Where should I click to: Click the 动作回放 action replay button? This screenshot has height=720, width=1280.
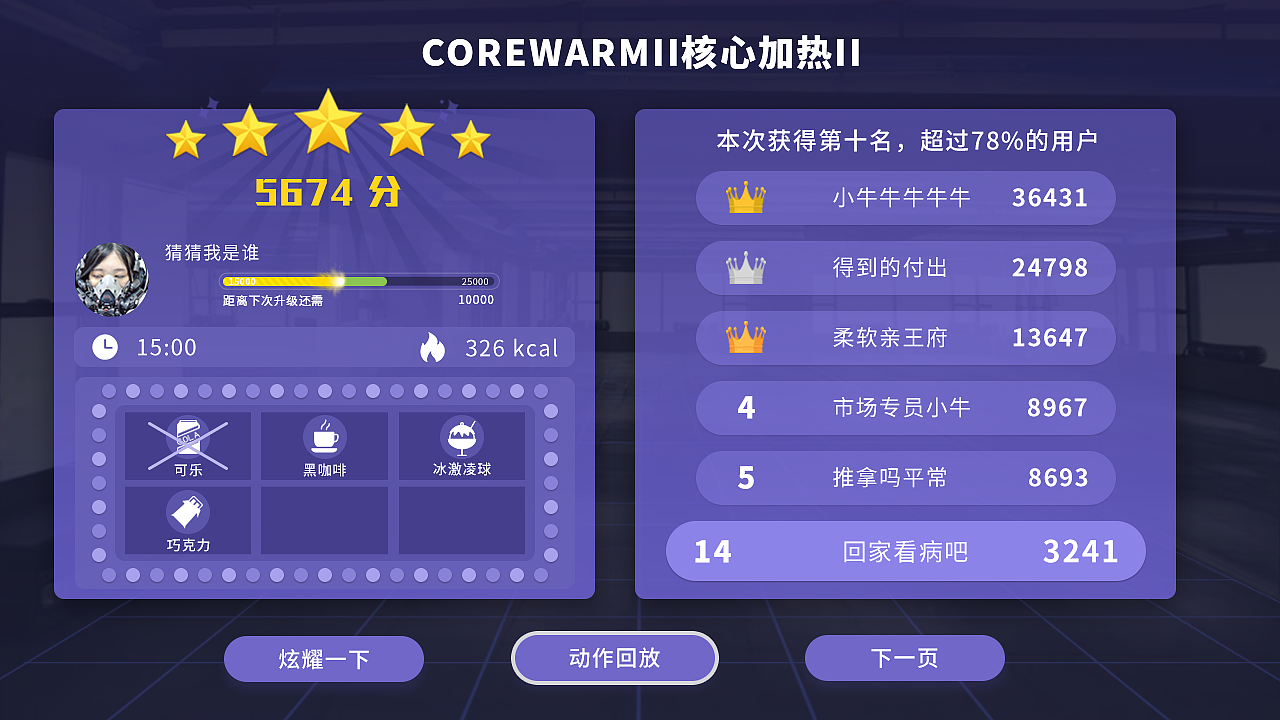point(614,658)
